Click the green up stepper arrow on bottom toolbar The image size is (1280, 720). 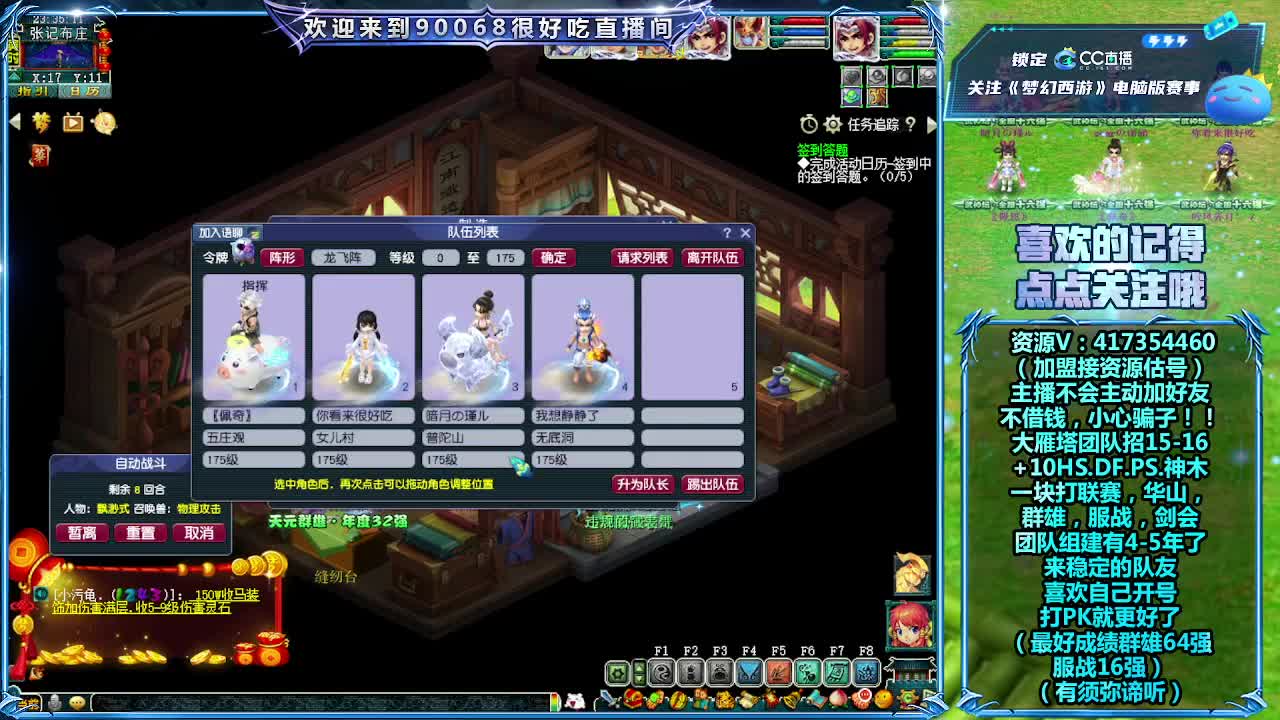[638, 668]
